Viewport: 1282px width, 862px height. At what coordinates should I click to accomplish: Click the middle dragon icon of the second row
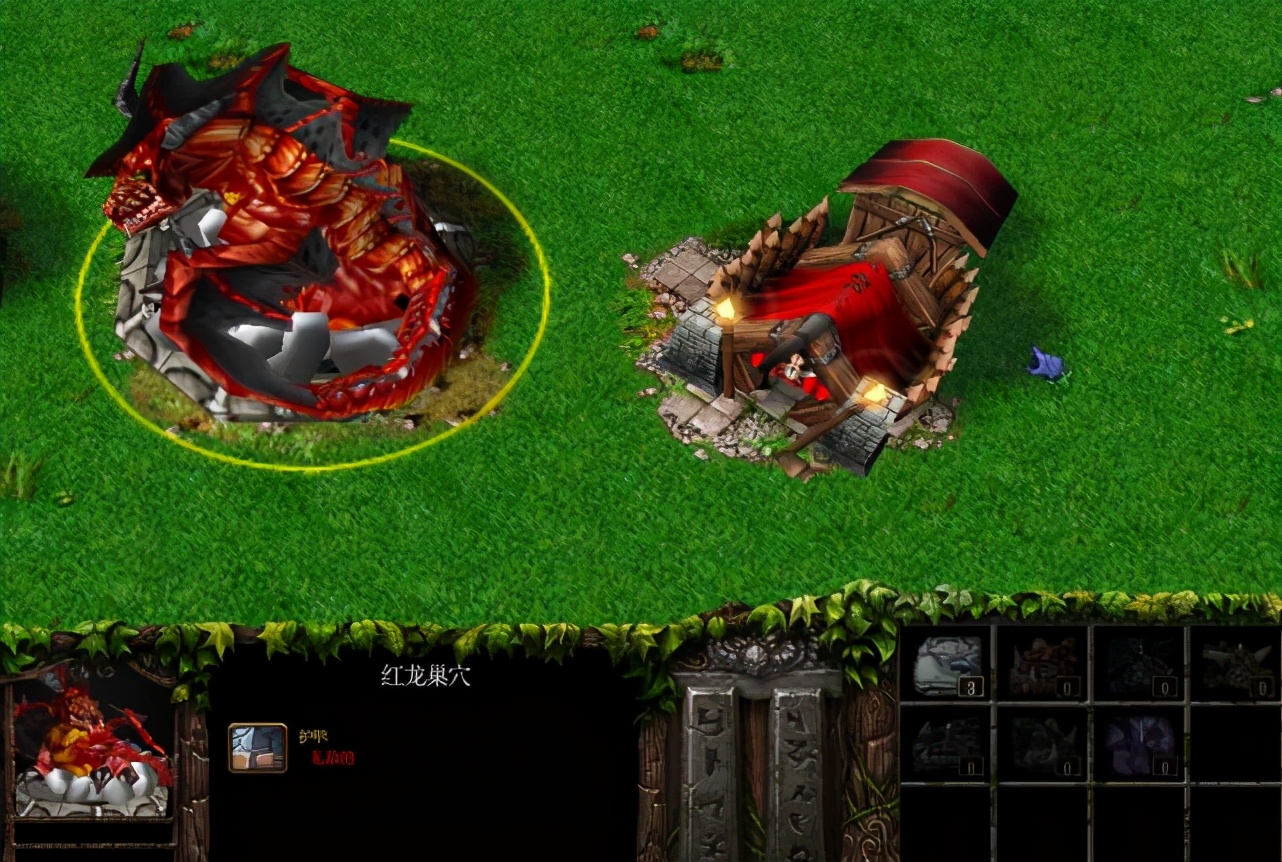1043,744
